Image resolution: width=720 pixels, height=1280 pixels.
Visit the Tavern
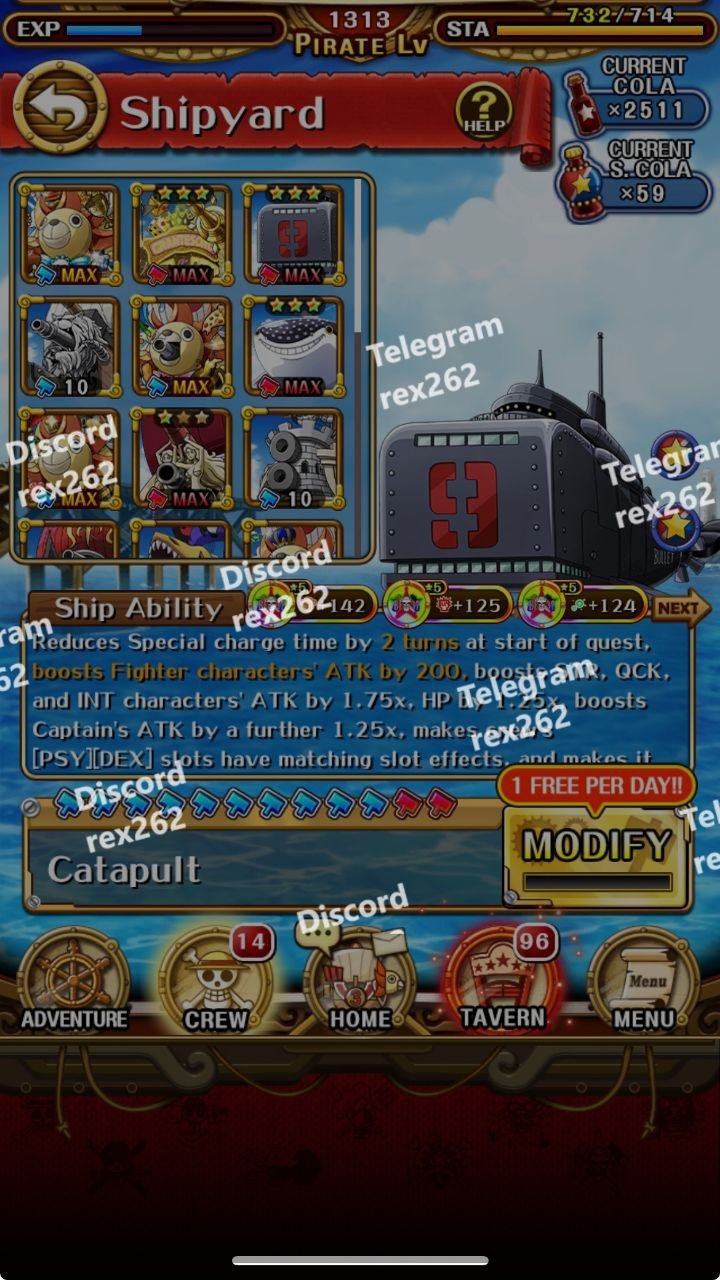tap(502, 982)
